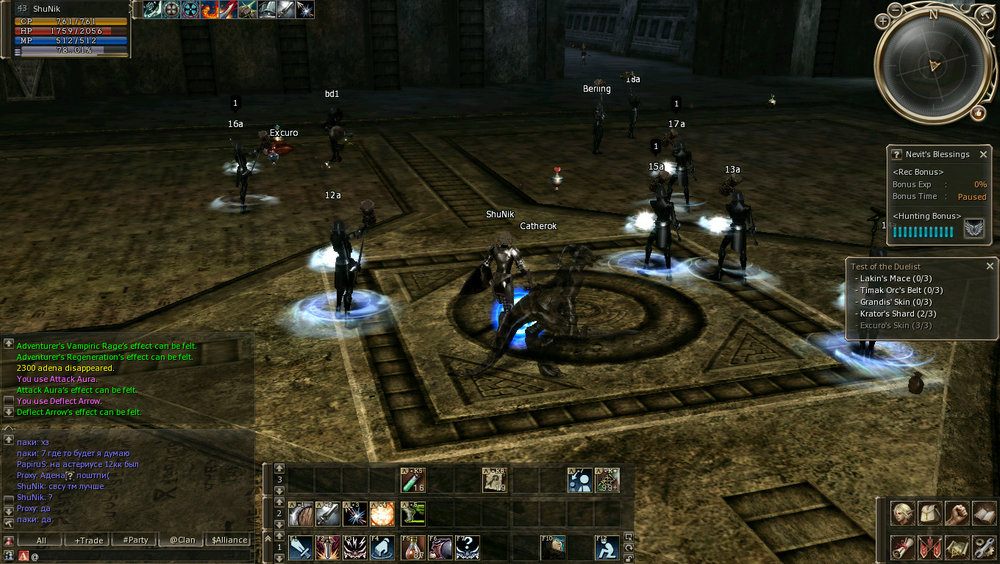This screenshot has height=564, width=1000.
Task: Switch chat to the +Trade tab
Action: pos(89,540)
